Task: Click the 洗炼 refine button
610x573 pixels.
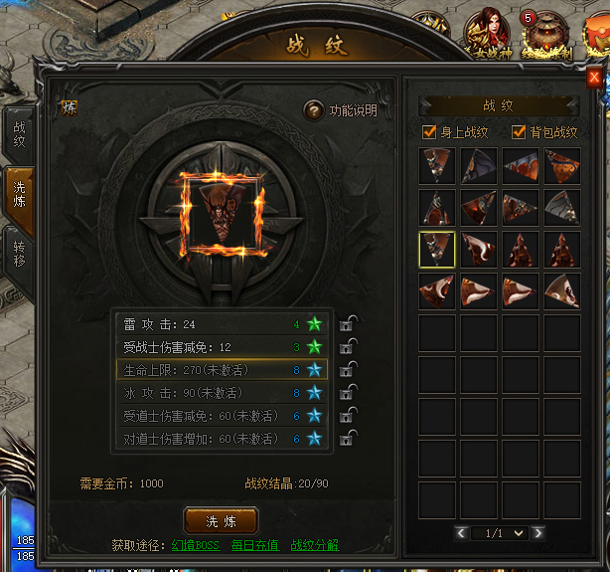Action: coord(221,520)
